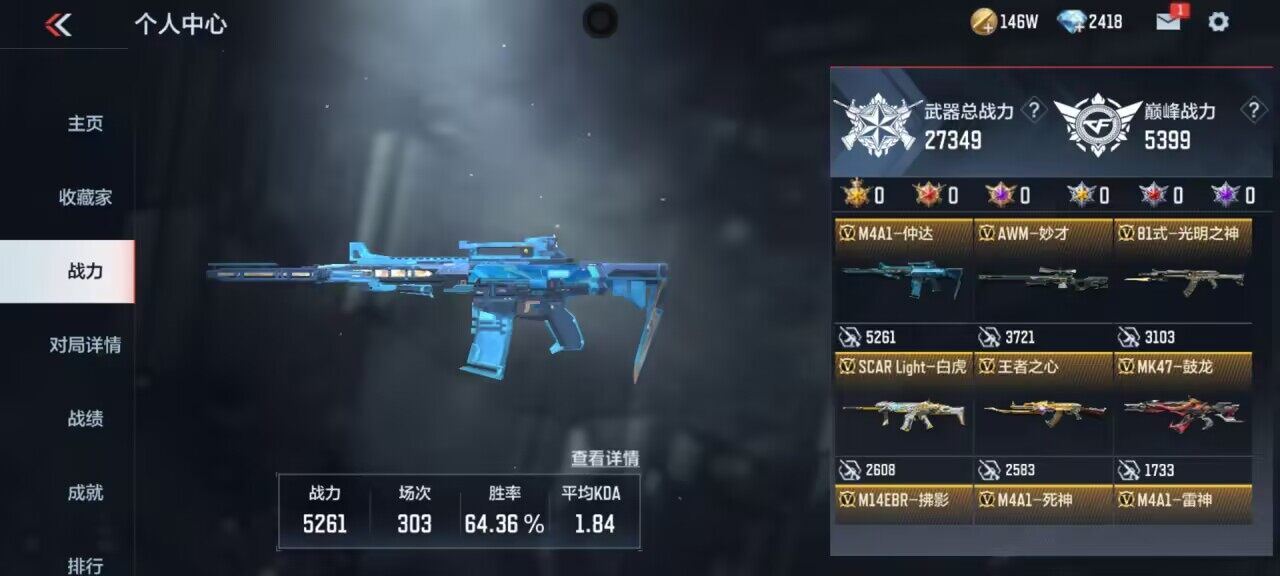Show the 对局详情 tab
Screen dimensions: 1280x576
click(x=85, y=345)
